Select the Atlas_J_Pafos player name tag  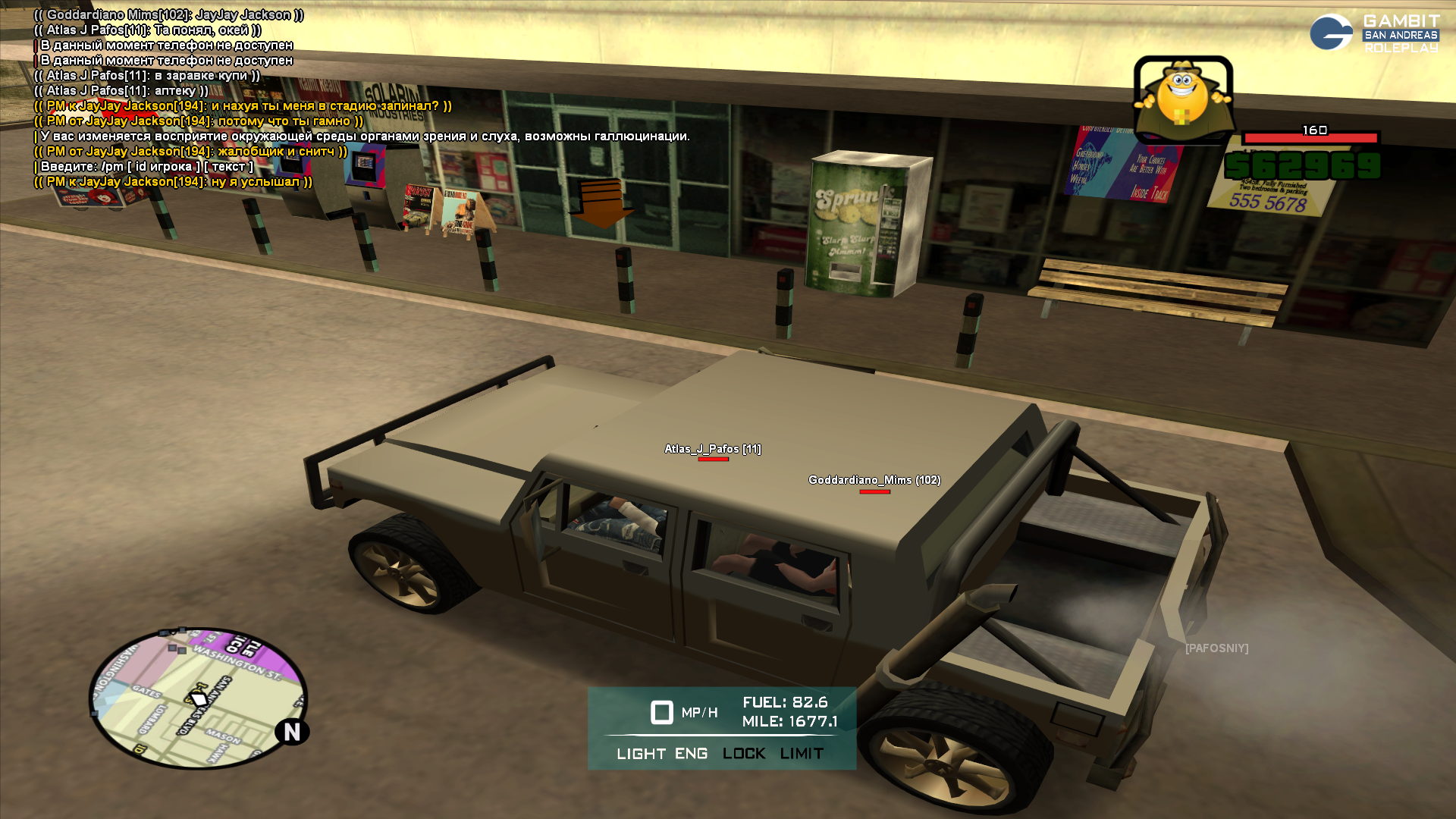(x=713, y=449)
